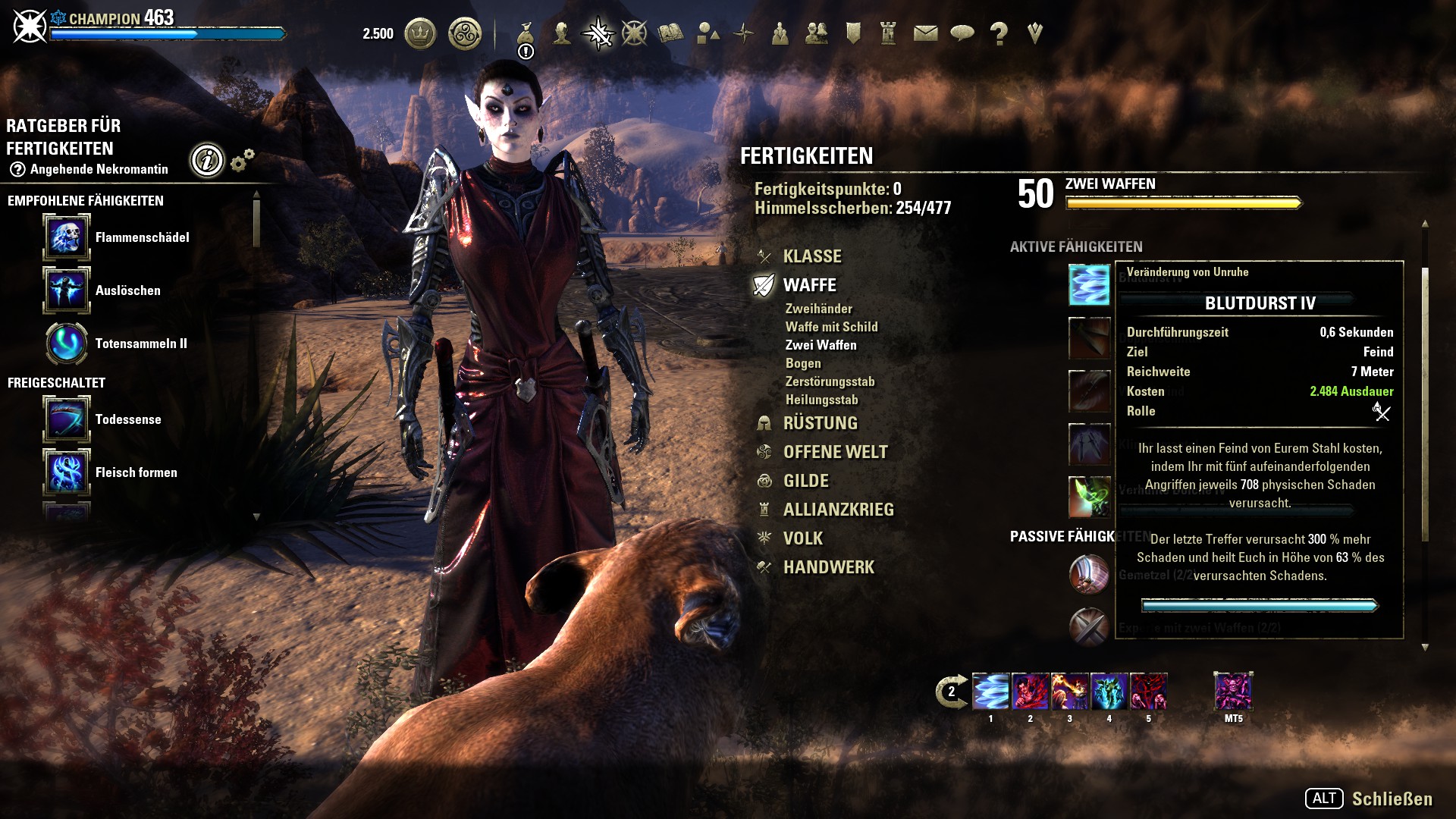This screenshot has width=1456, height=819.
Task: Expand the RÜSTUNG category
Action: [820, 423]
